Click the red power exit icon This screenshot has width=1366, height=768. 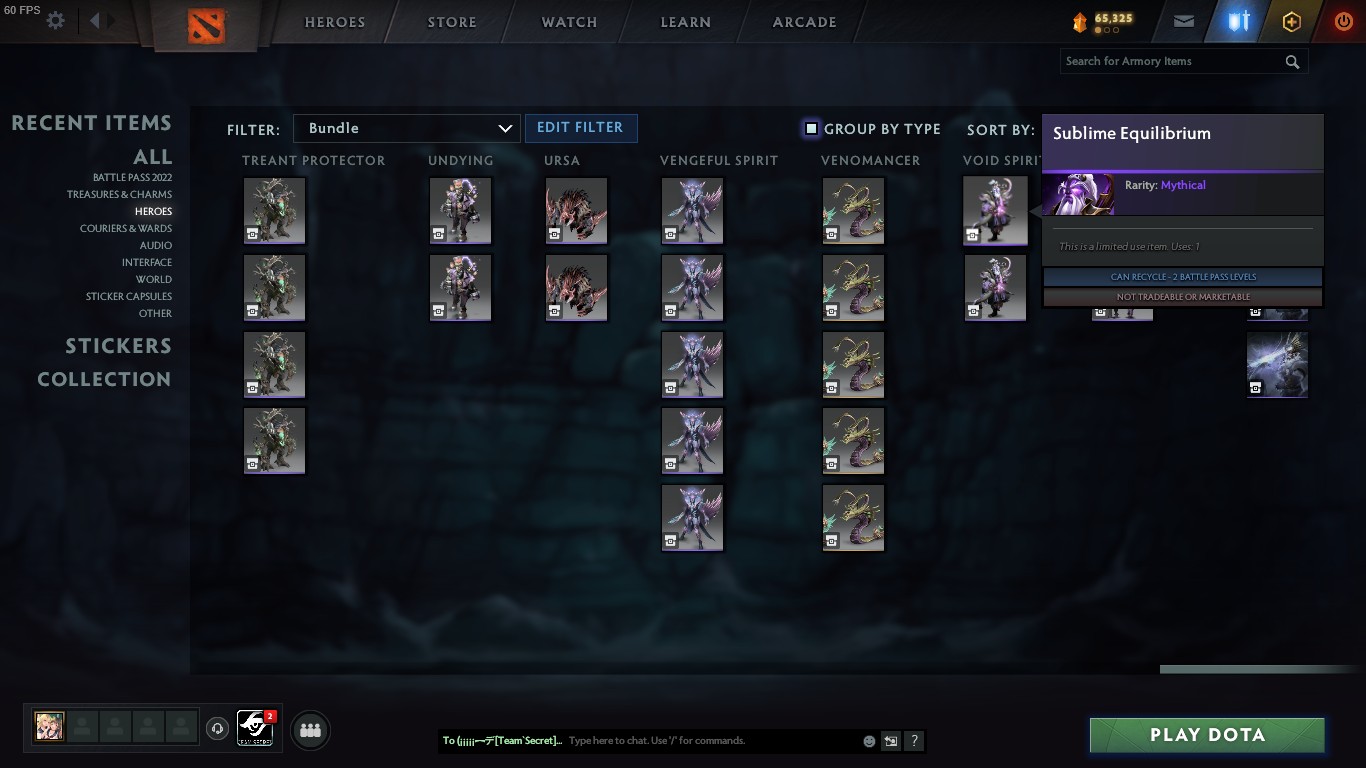[1344, 20]
